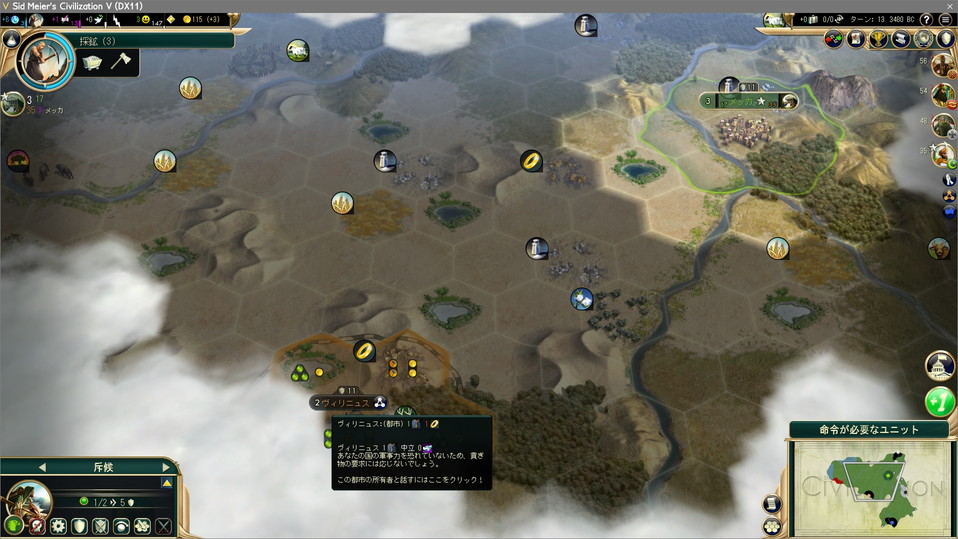The height and width of the screenshot is (539, 958).
Task: Activate the scout's sleep action icon
Action: 122,525
